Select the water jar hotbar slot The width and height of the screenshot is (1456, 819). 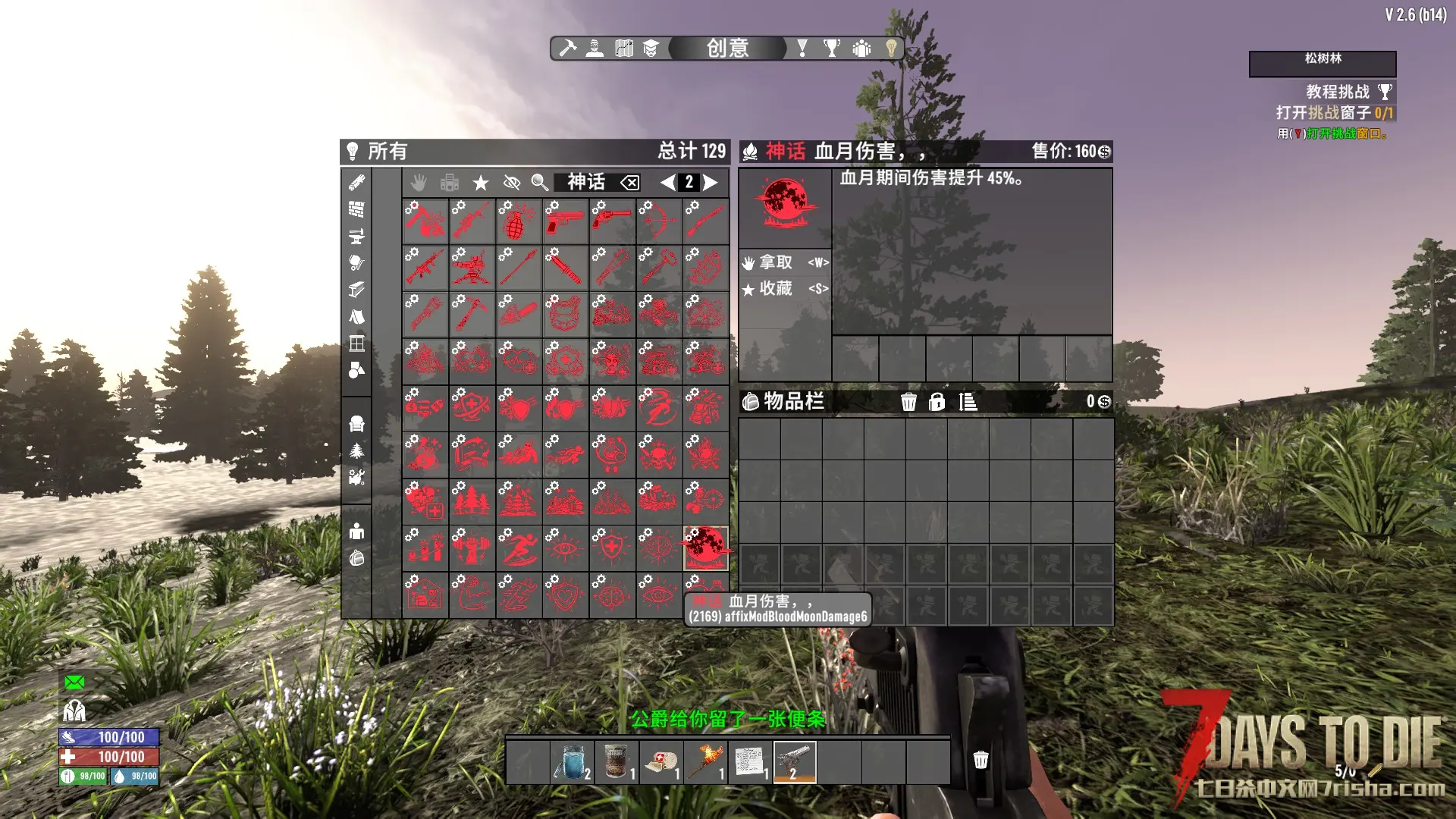pyautogui.click(x=573, y=762)
